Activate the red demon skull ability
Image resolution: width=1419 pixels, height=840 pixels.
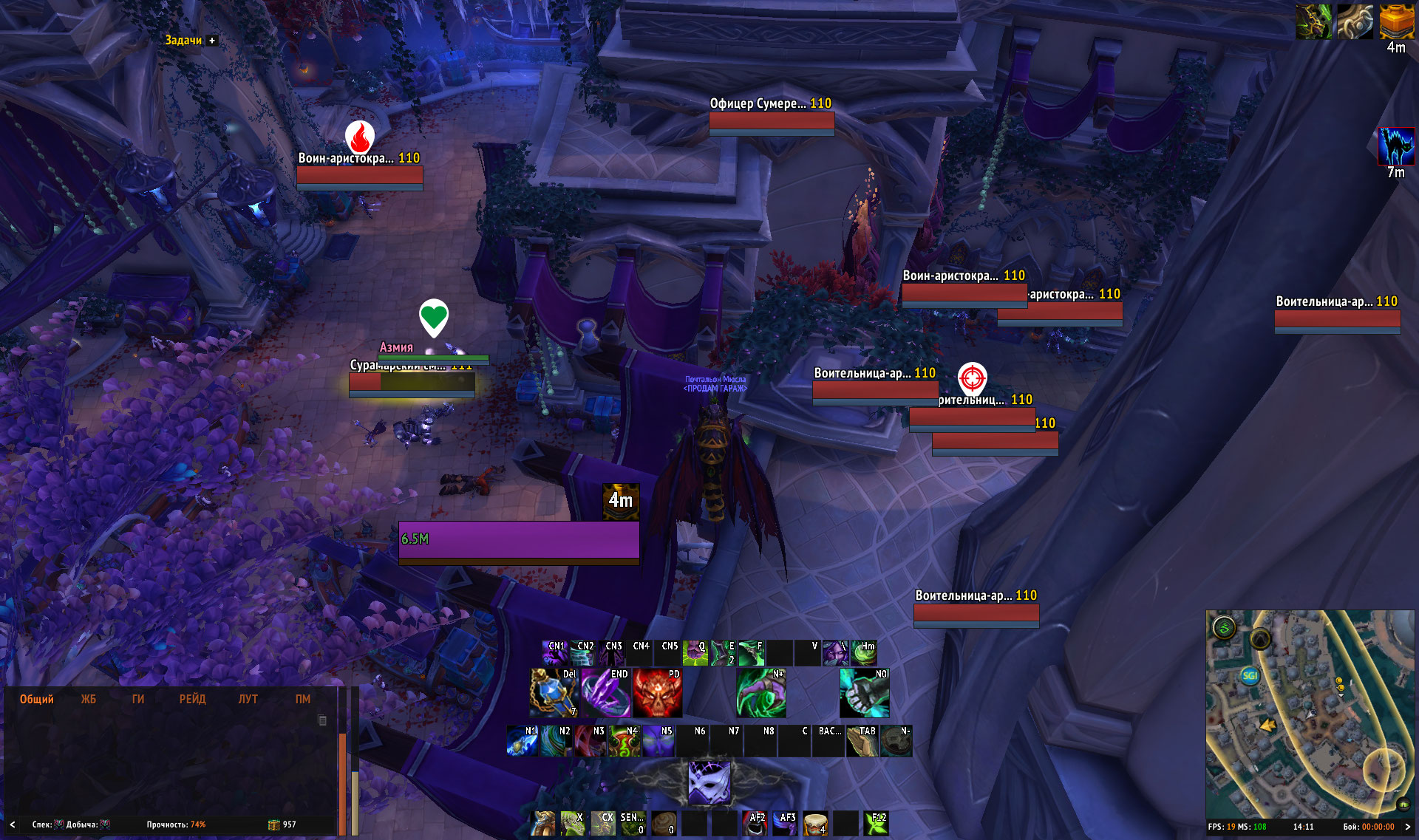coord(657,694)
